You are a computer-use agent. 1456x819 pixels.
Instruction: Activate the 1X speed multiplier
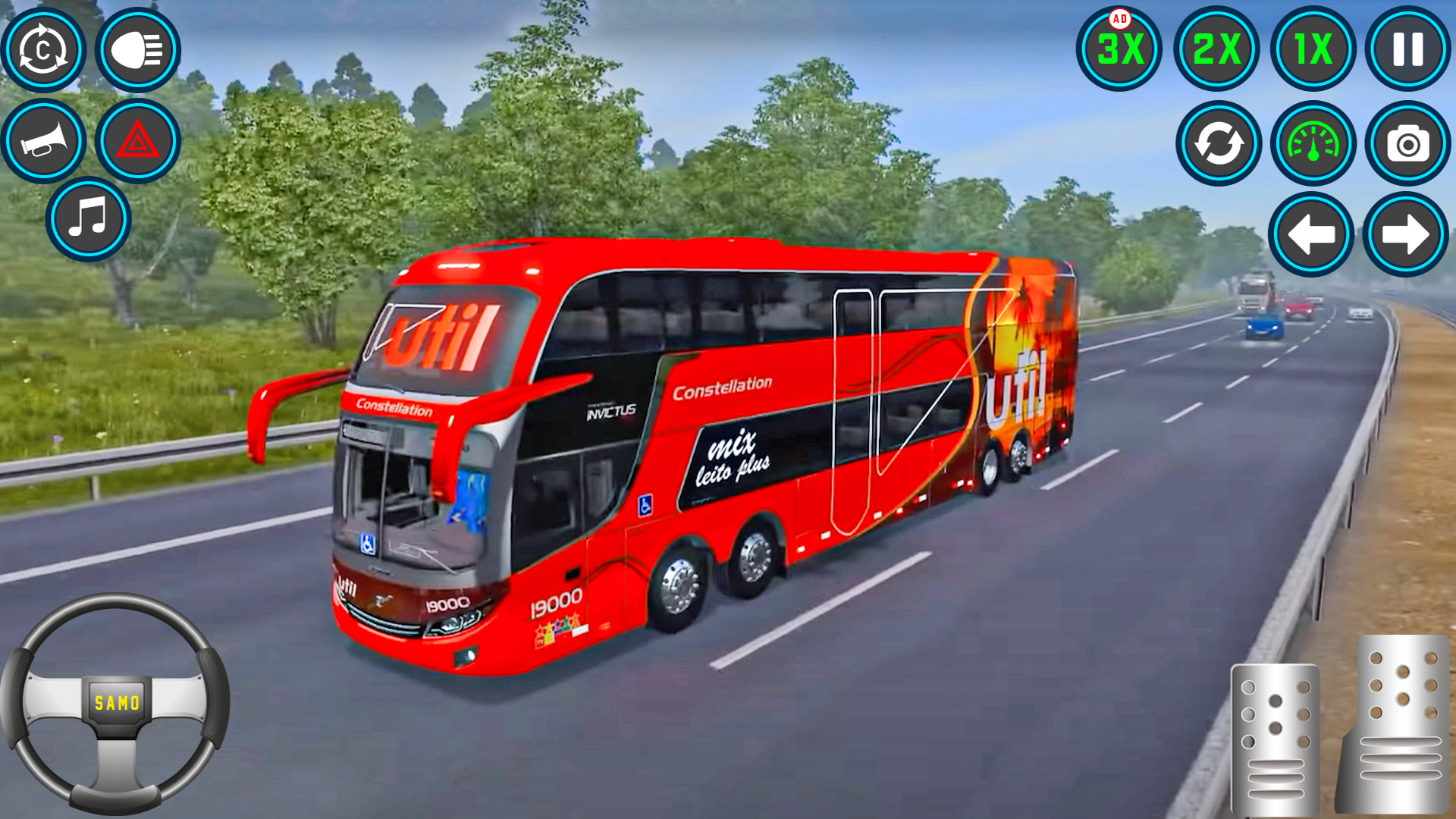point(1310,49)
